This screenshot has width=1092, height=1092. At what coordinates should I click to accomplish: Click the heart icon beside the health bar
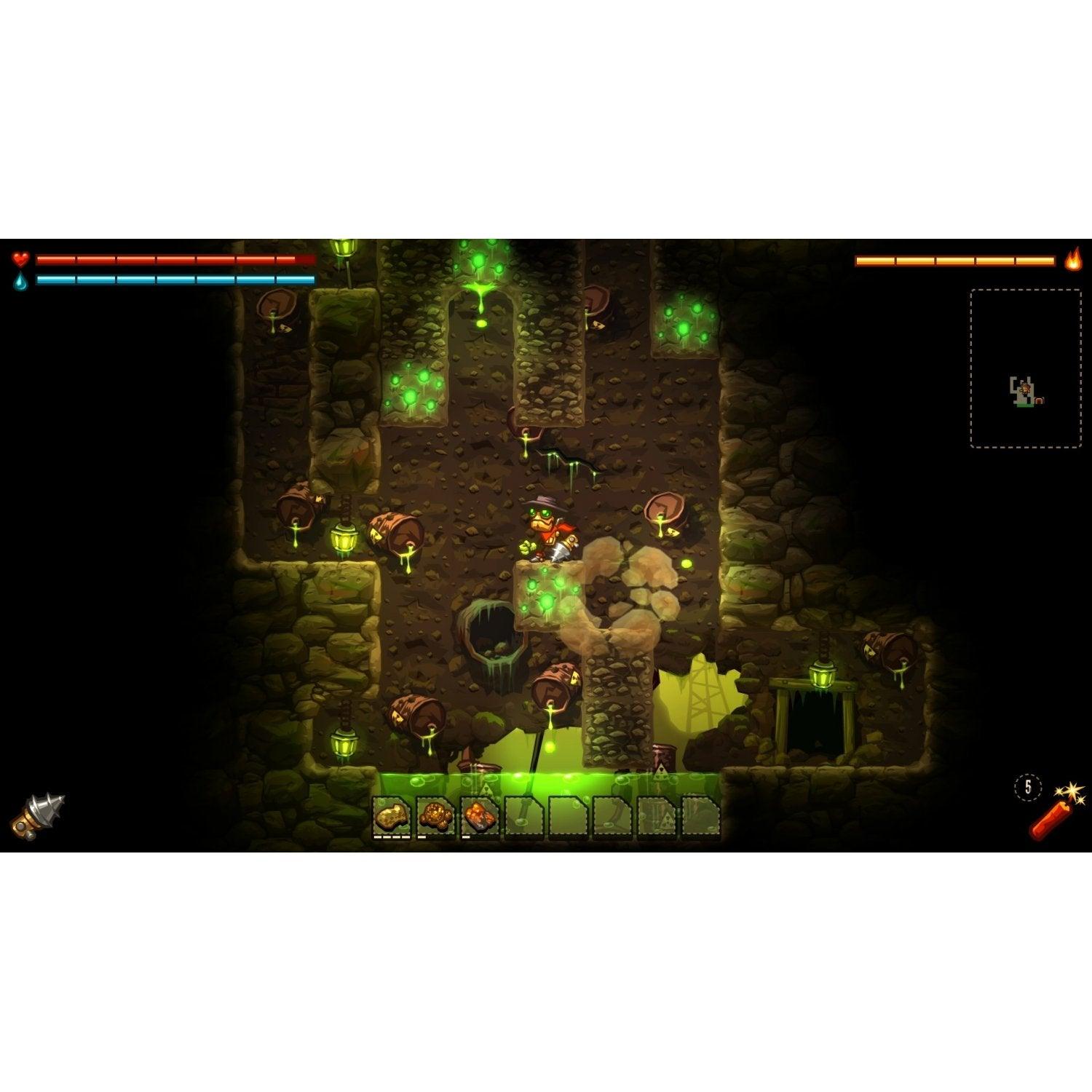click(21, 258)
